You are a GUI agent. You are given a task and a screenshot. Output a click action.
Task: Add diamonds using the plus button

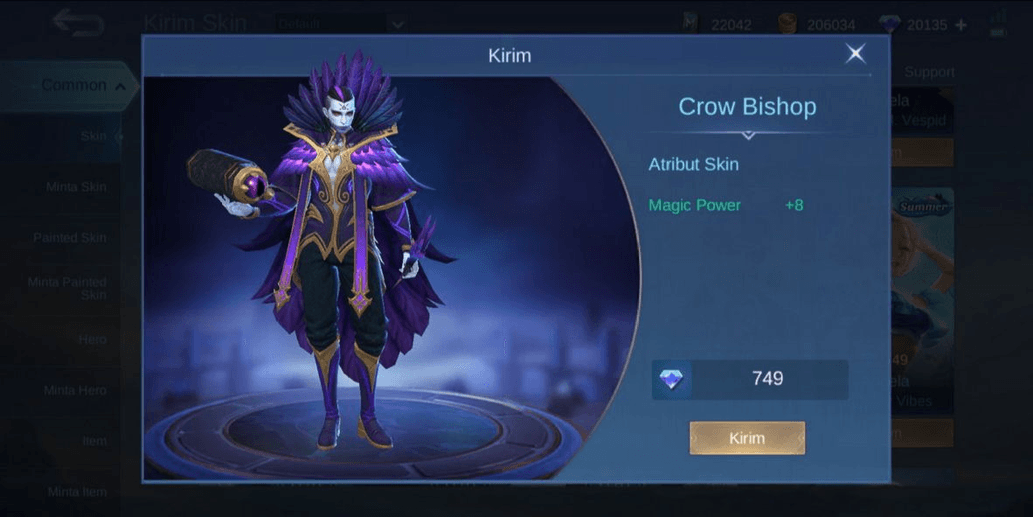pyautogui.click(x=961, y=25)
